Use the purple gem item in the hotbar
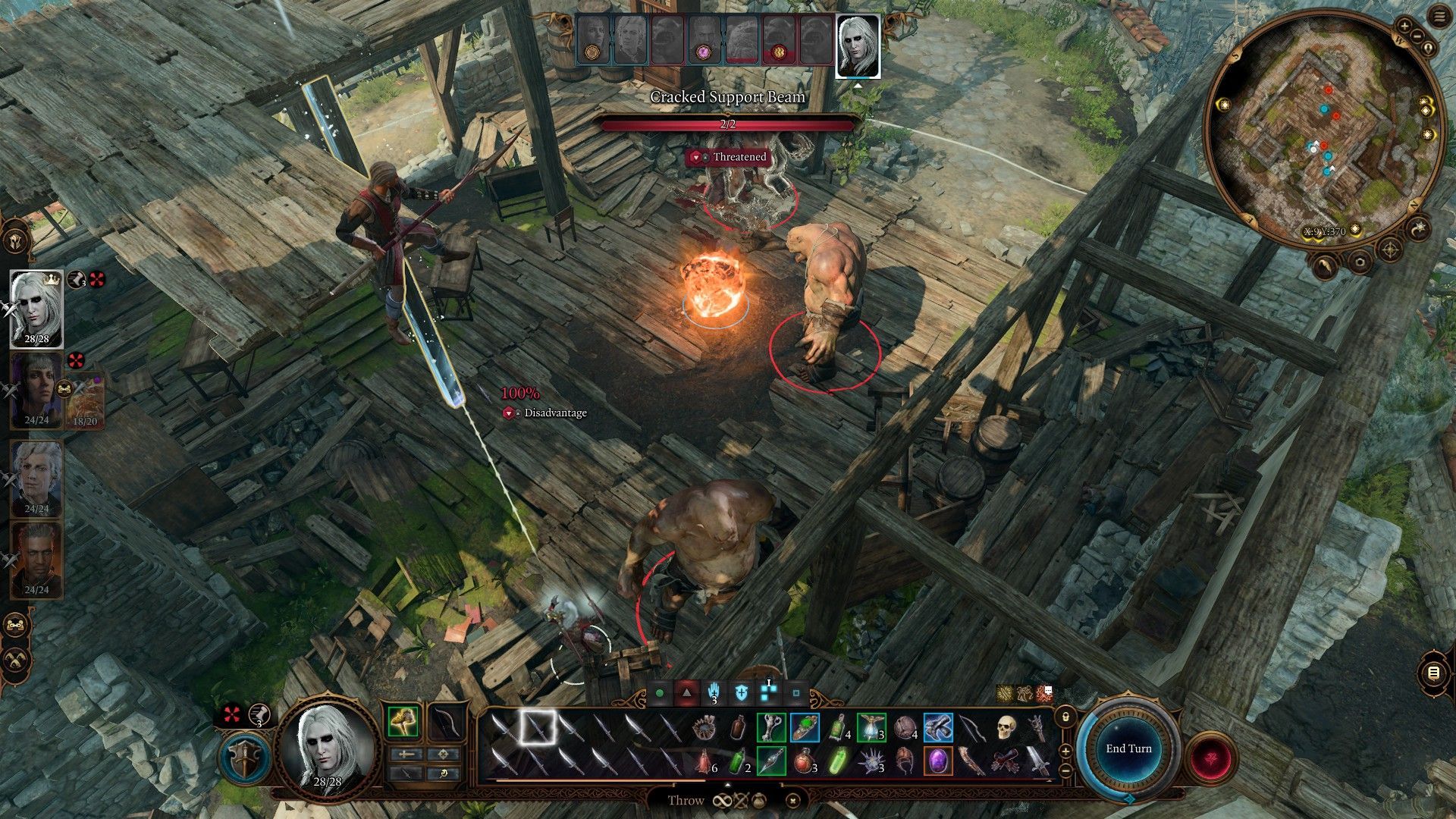 [938, 761]
